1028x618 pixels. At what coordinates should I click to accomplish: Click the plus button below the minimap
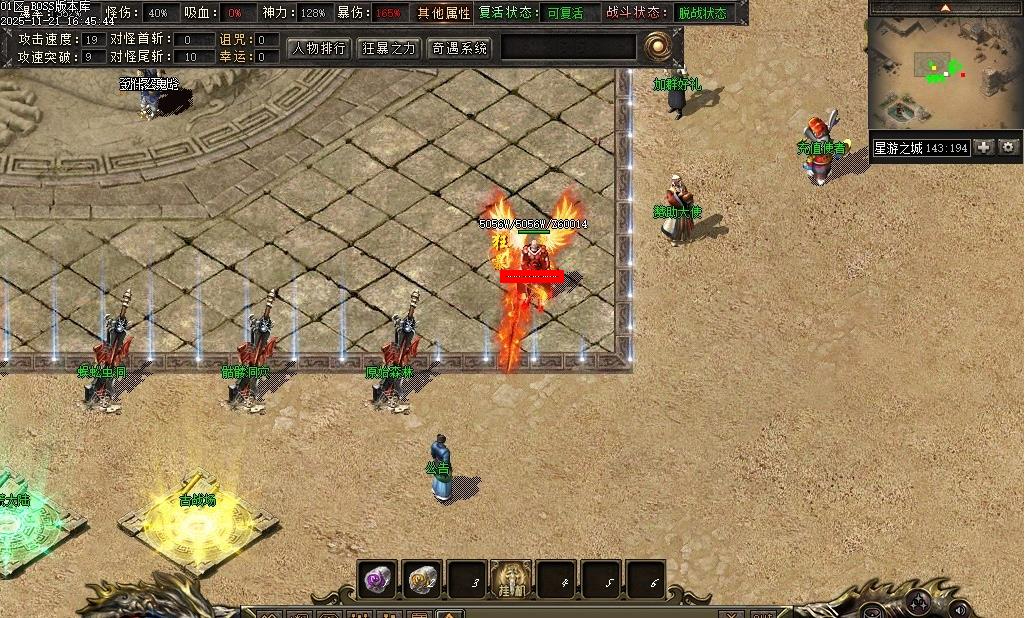tap(985, 147)
